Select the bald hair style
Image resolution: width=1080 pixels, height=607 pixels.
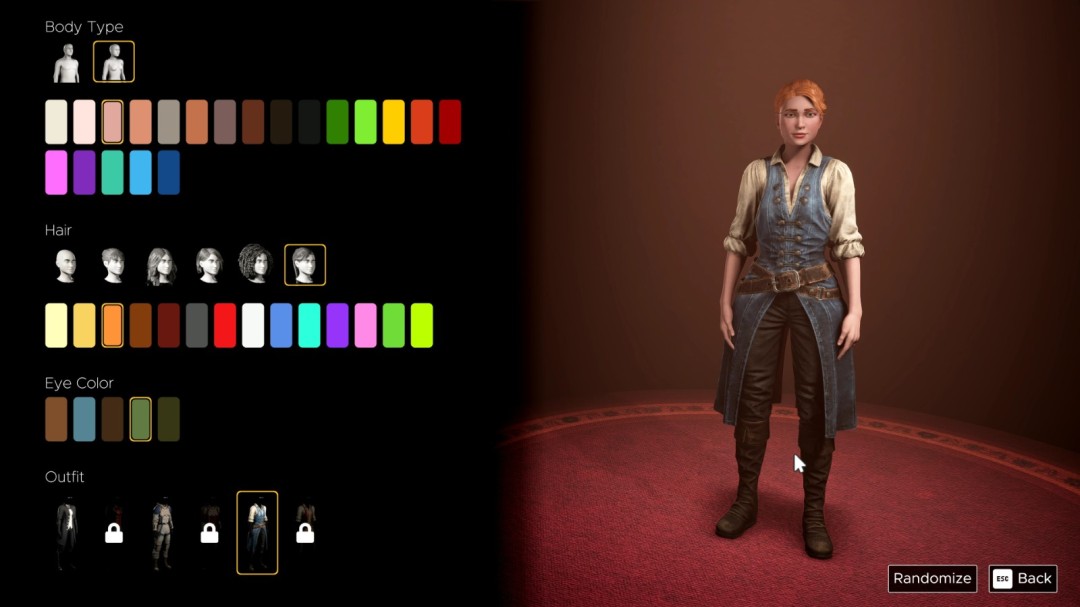click(x=66, y=265)
